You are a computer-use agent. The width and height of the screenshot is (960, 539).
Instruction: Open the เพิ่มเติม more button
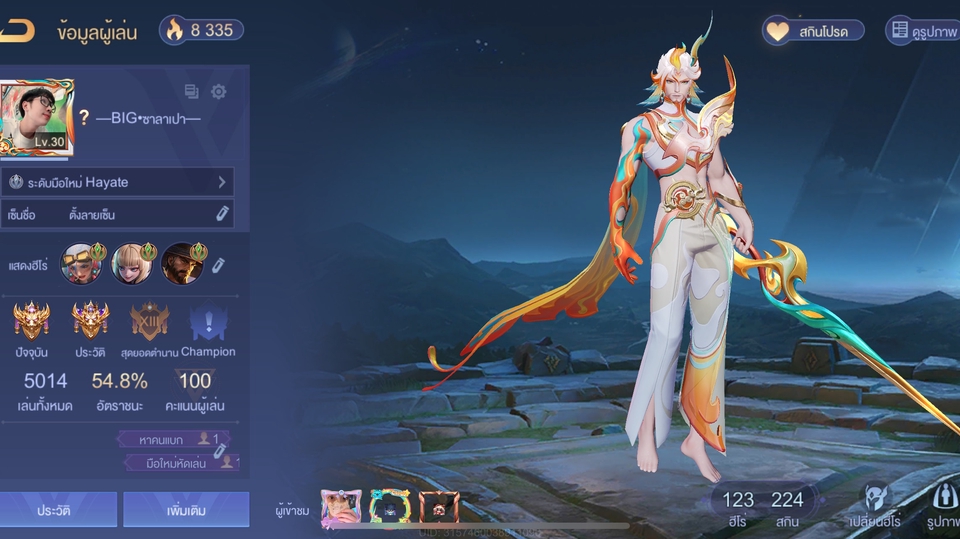(x=186, y=509)
